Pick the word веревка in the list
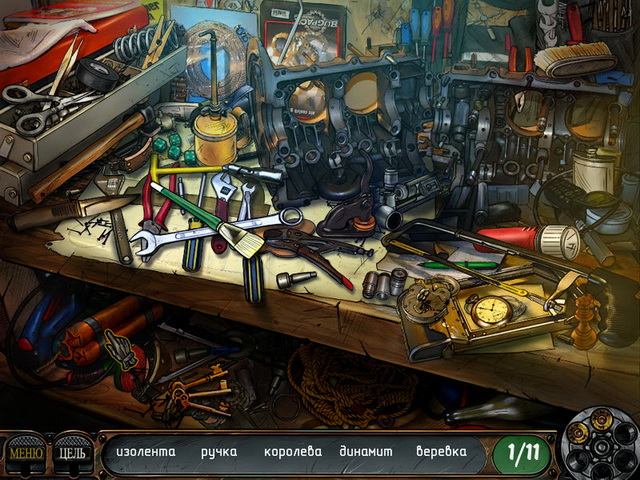The width and height of the screenshot is (640, 480). [x=441, y=452]
